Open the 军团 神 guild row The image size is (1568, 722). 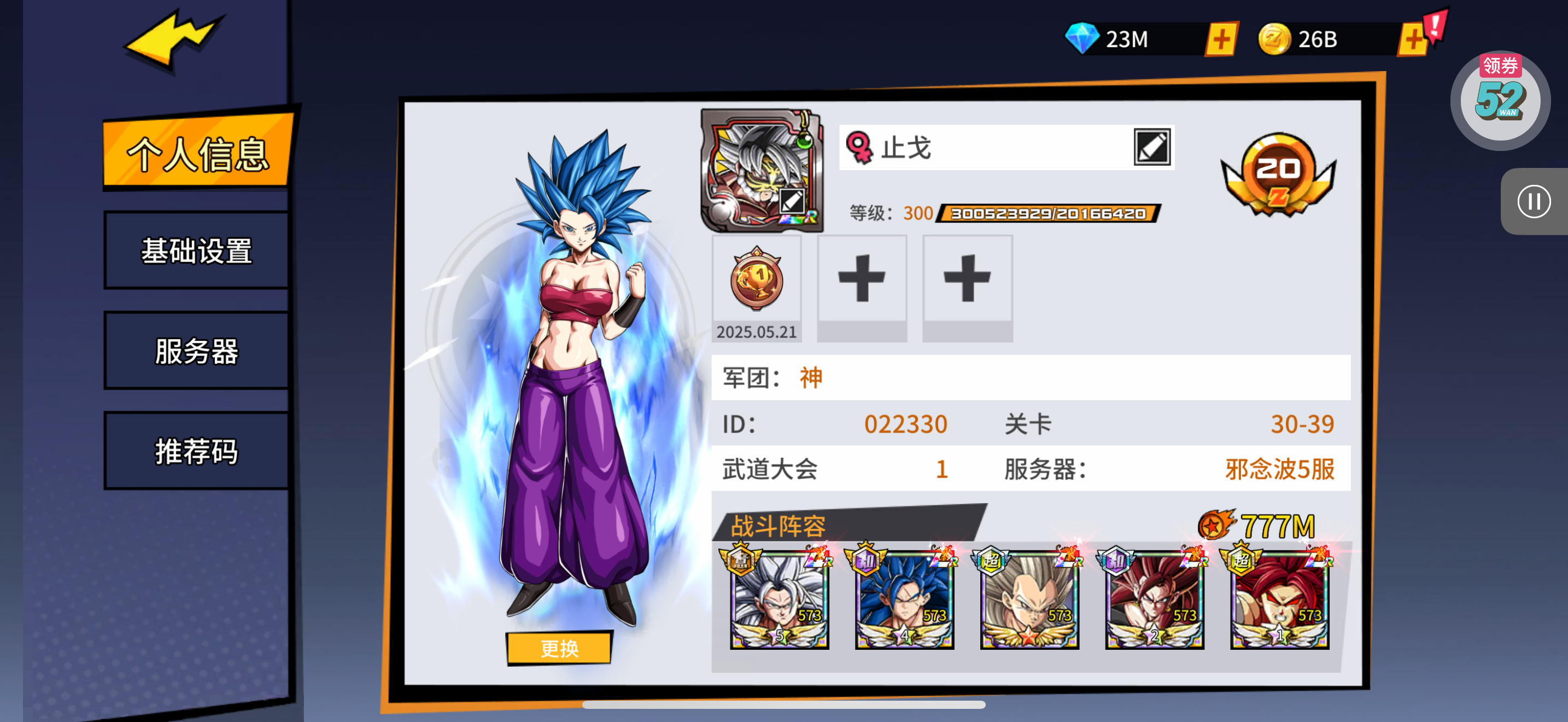pyautogui.click(x=1030, y=377)
